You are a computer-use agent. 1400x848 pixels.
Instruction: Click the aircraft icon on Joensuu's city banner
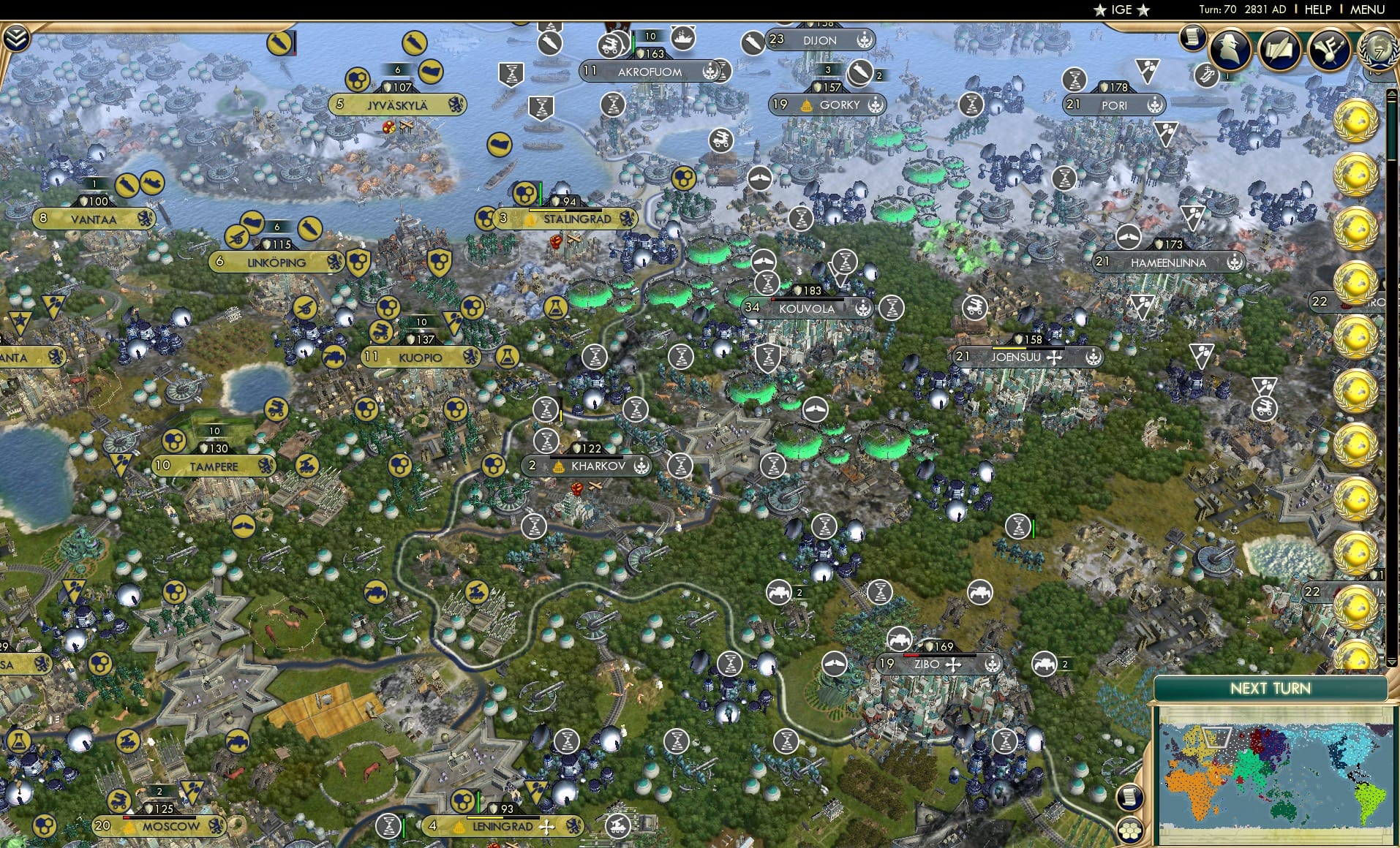(1055, 359)
